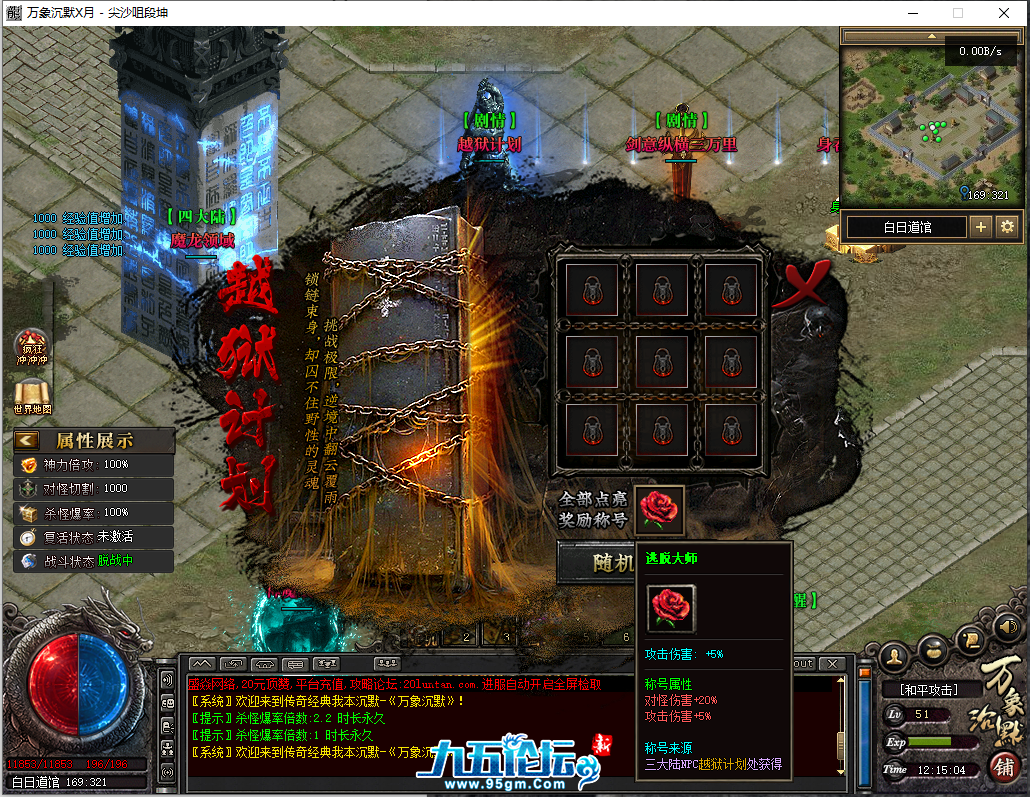The height and width of the screenshot is (797, 1030).
Task: Toggle sound with the speaker button
Action: 1007,627
